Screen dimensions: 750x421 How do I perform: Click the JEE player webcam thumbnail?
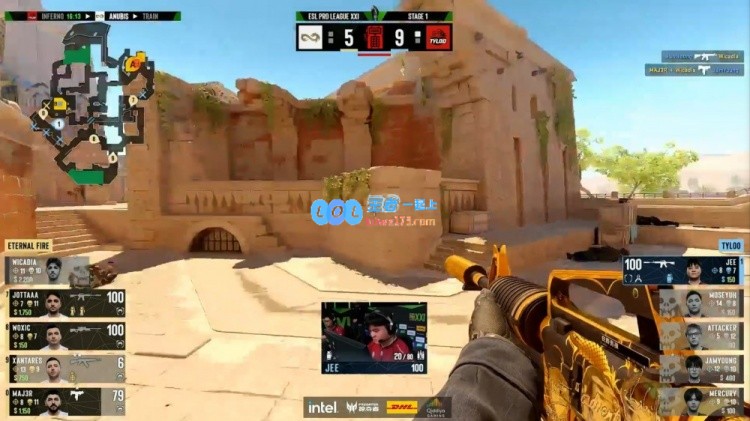point(374,338)
